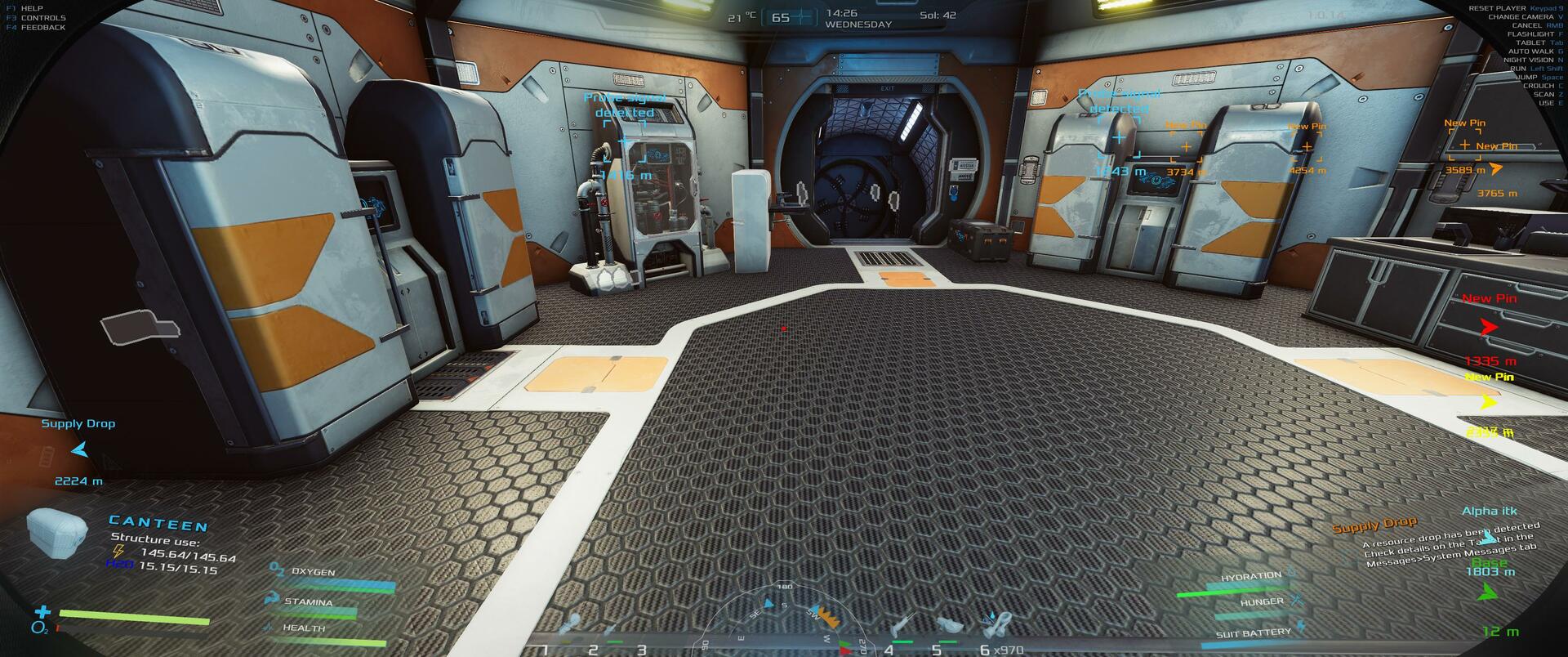Click the yellow New Pin arrow marker

pyautogui.click(x=1489, y=401)
